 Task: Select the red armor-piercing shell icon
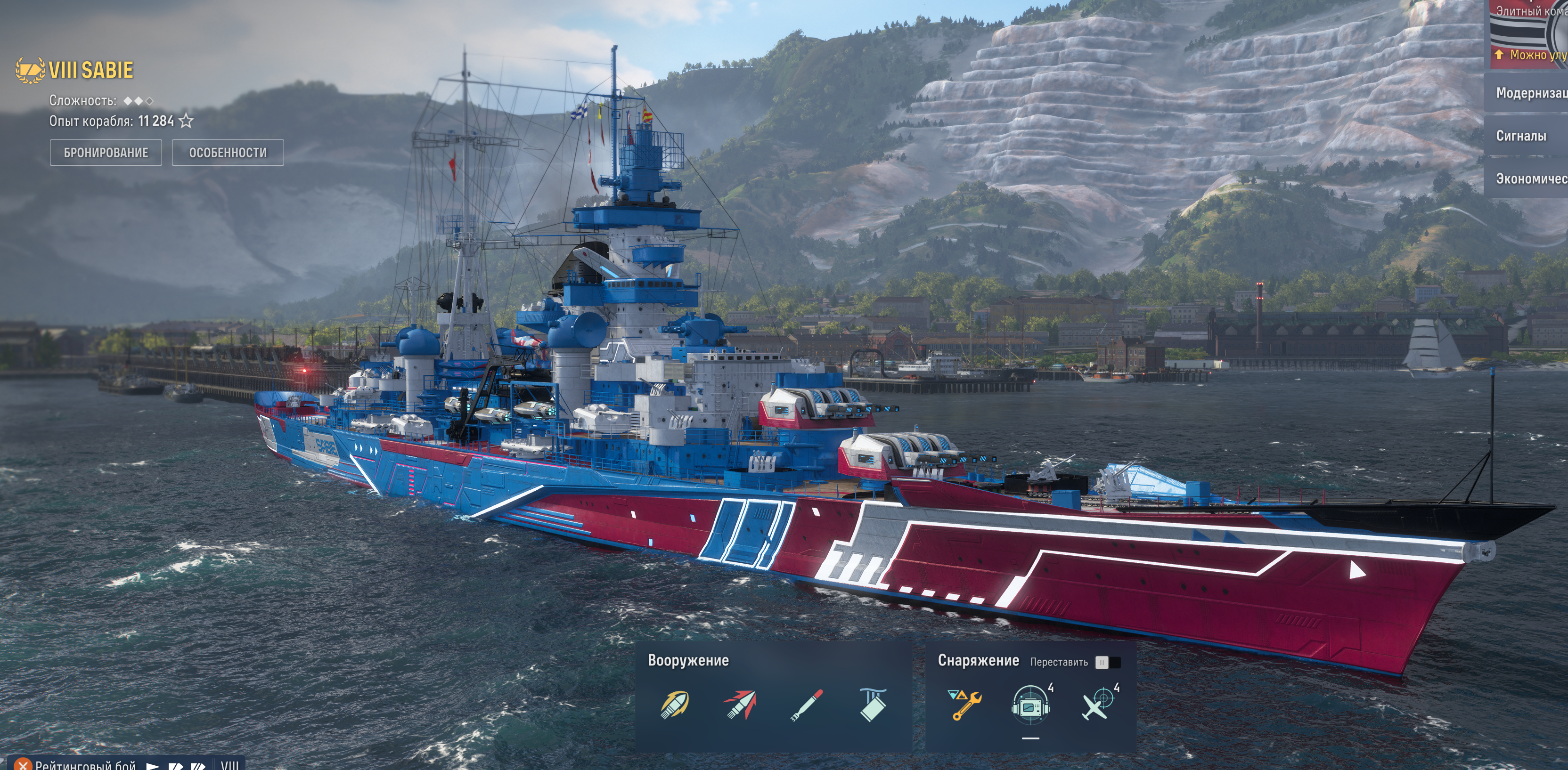tap(740, 705)
